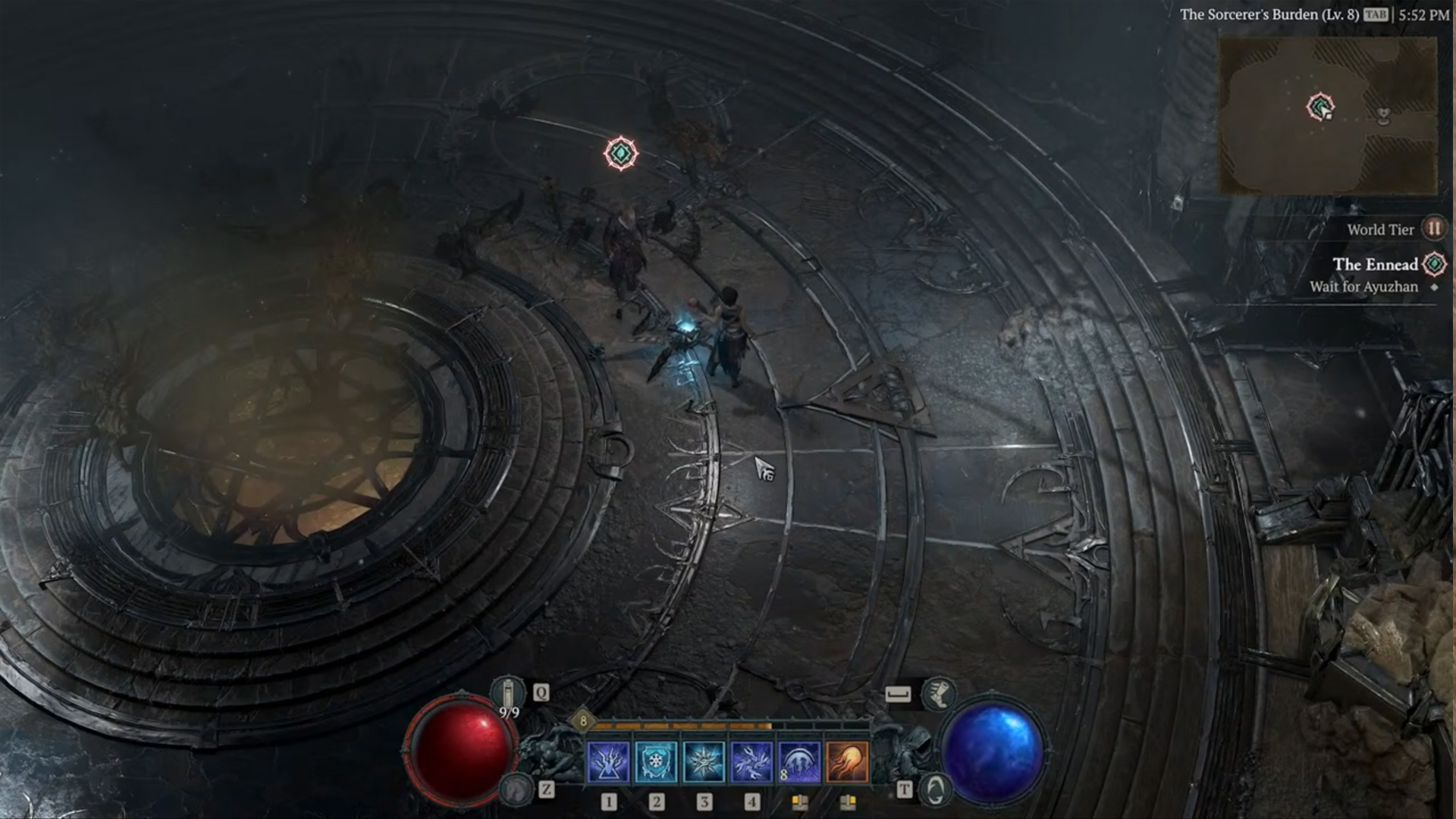The image size is (1456, 819).
Task: Click the waypoint statue marker on the minimap
Action: [1384, 115]
